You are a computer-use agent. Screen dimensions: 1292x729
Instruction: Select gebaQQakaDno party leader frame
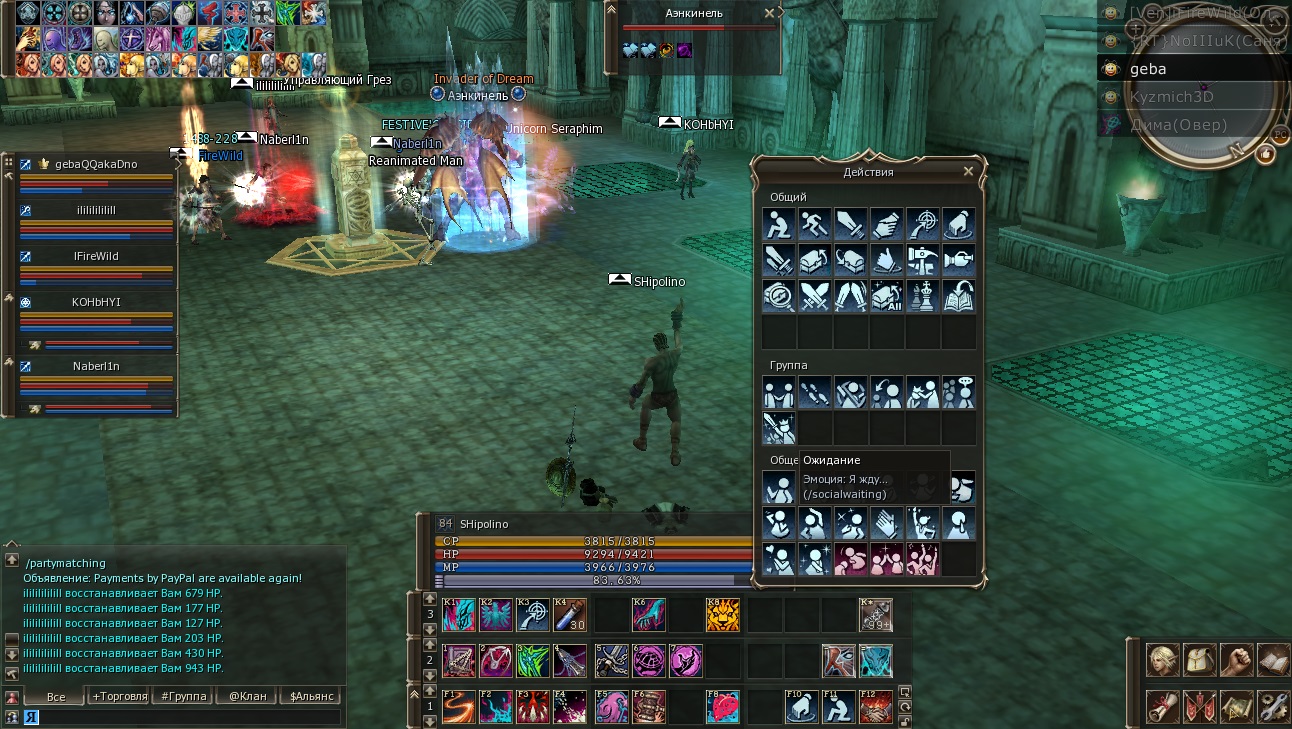click(x=96, y=164)
